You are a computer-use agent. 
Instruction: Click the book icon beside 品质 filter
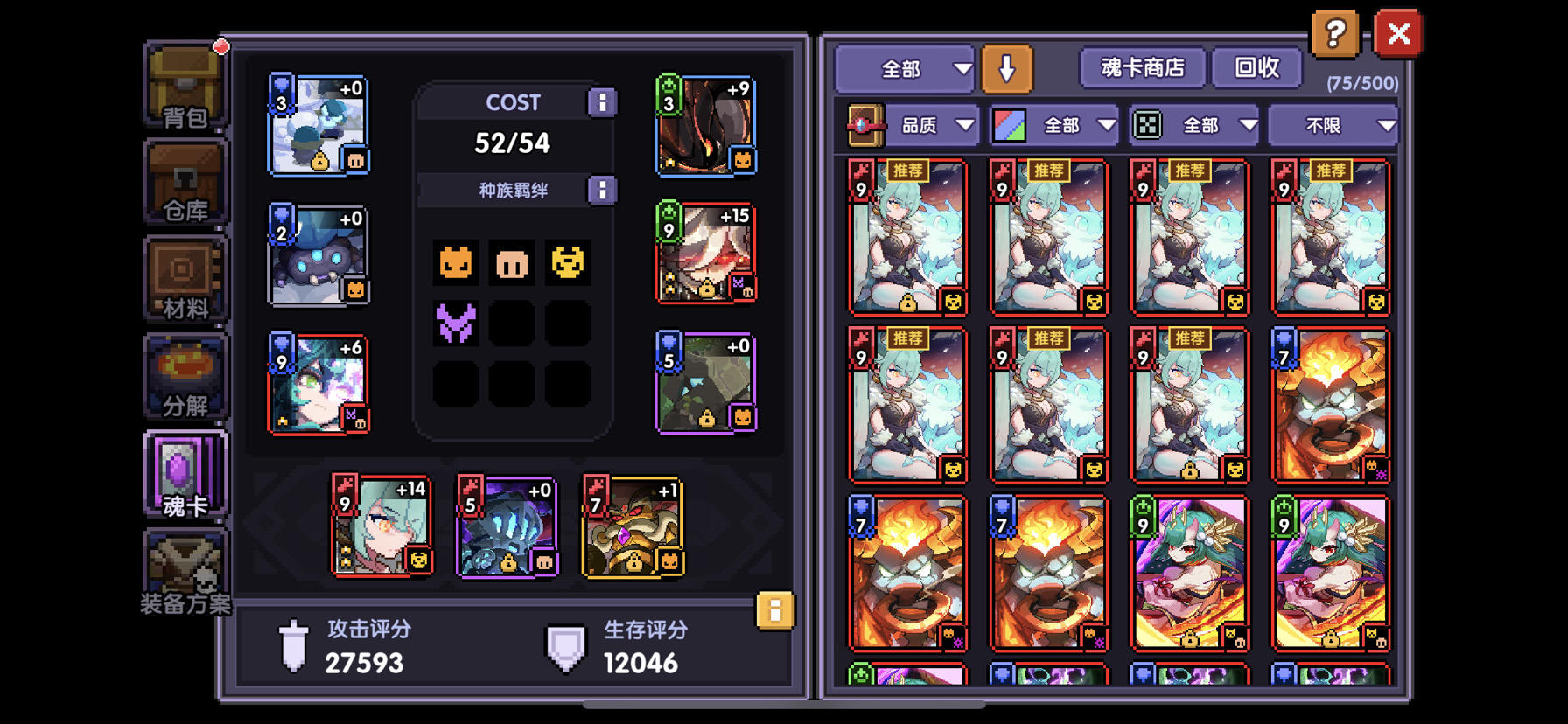[864, 124]
